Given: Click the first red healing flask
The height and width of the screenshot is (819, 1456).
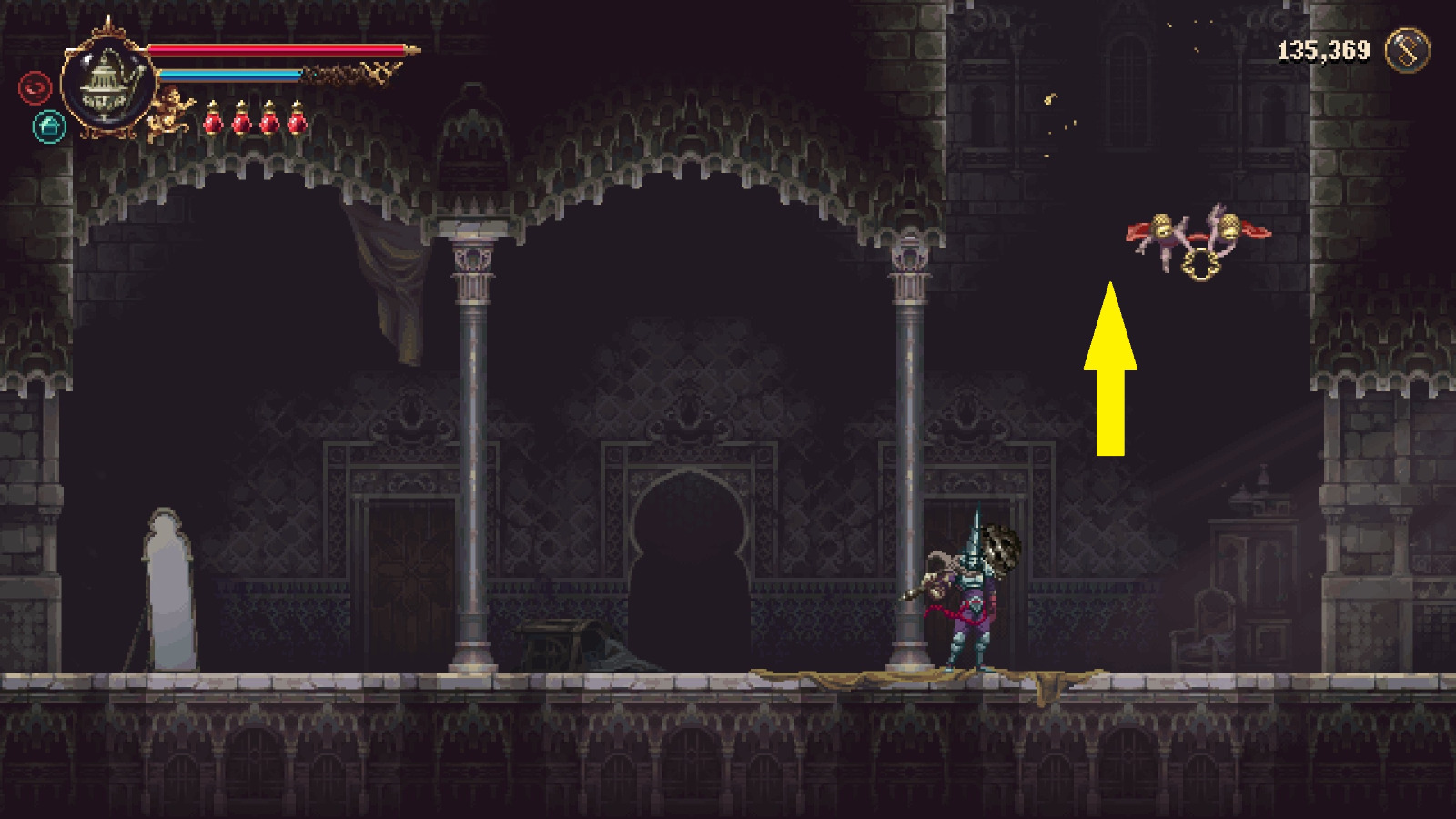Looking at the screenshot, I should [x=214, y=122].
